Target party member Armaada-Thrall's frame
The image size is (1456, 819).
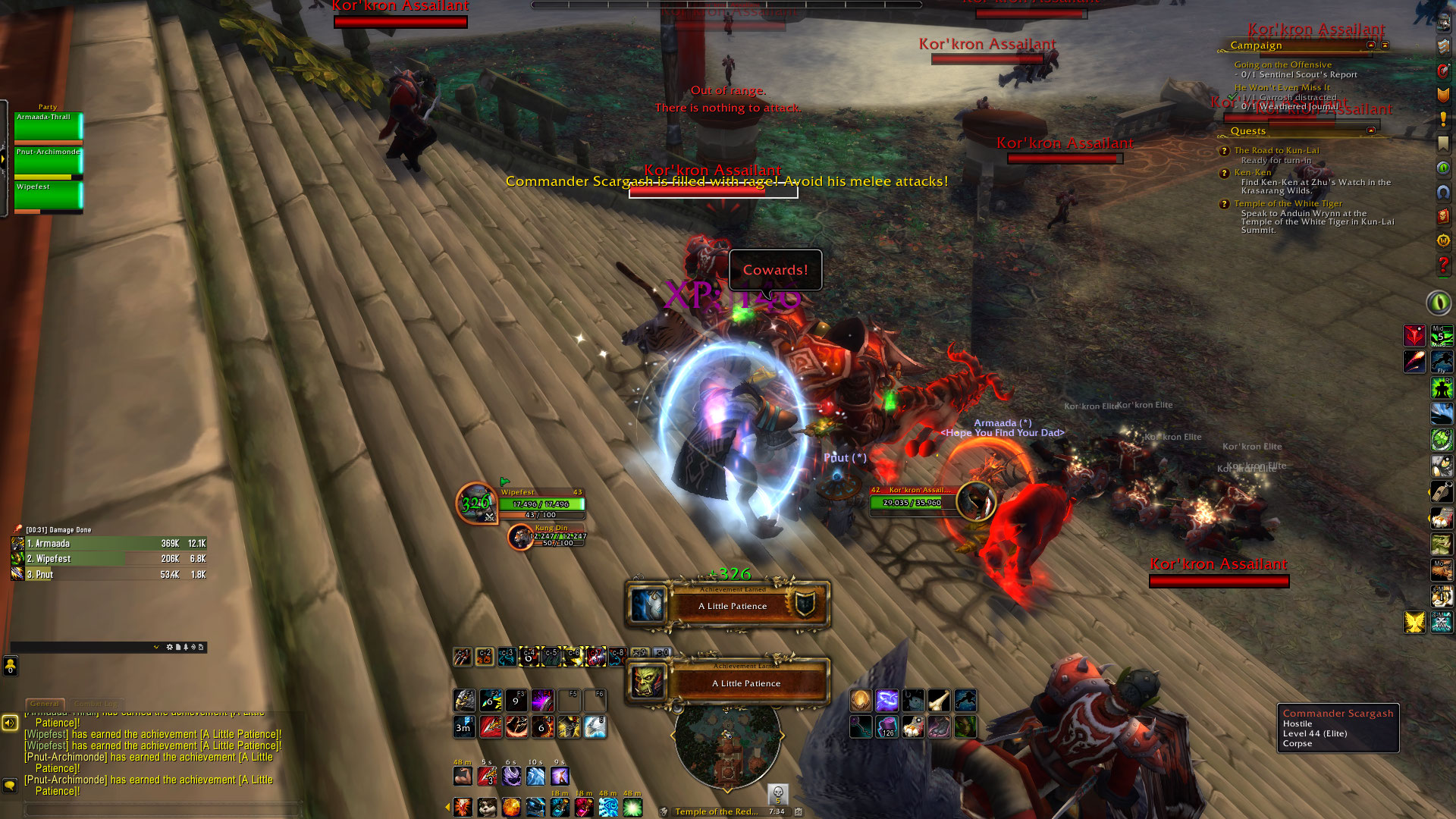click(48, 127)
